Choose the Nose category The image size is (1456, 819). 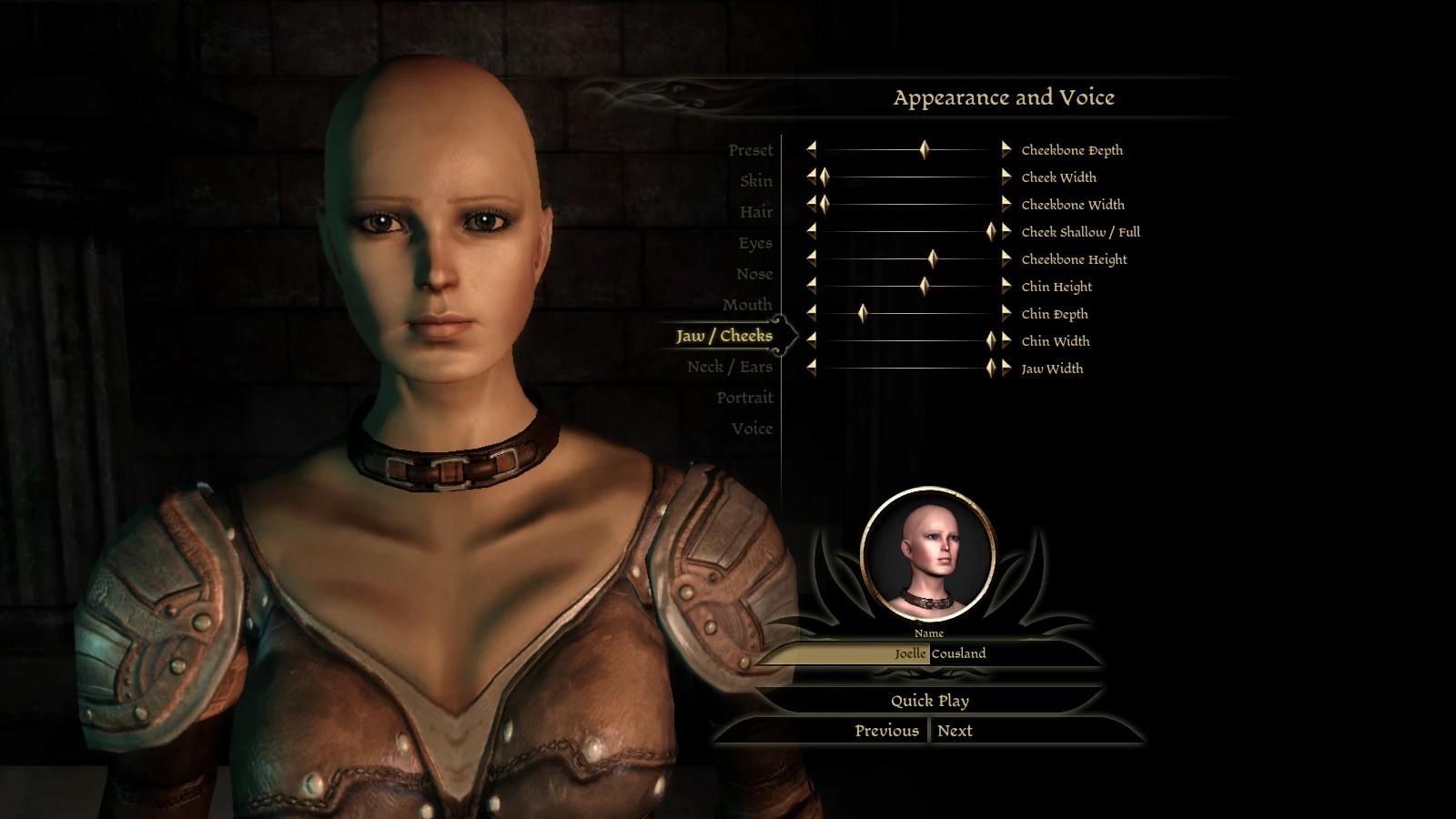point(753,274)
